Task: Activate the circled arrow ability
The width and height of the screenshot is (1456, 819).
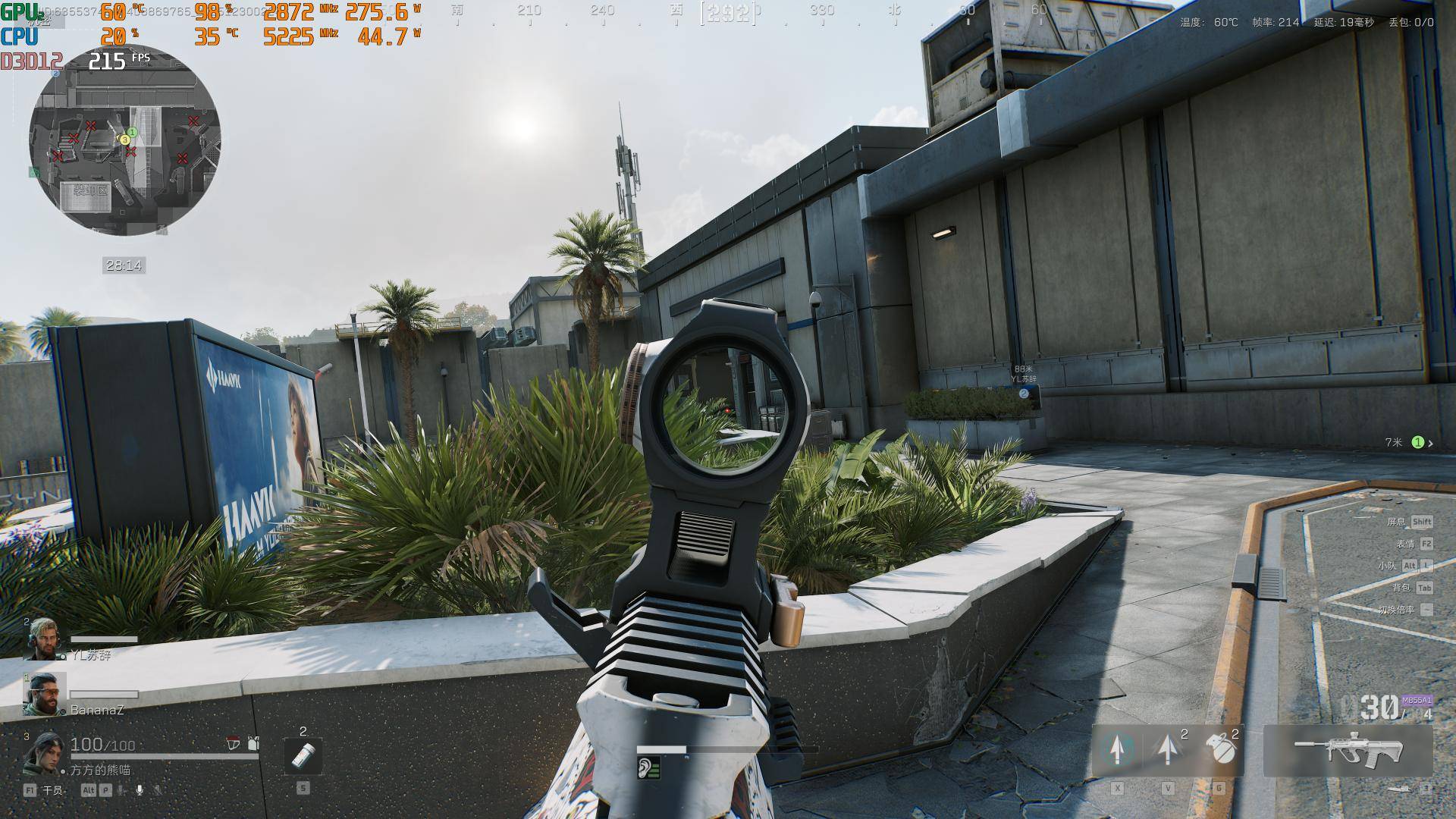Action: 1117,749
